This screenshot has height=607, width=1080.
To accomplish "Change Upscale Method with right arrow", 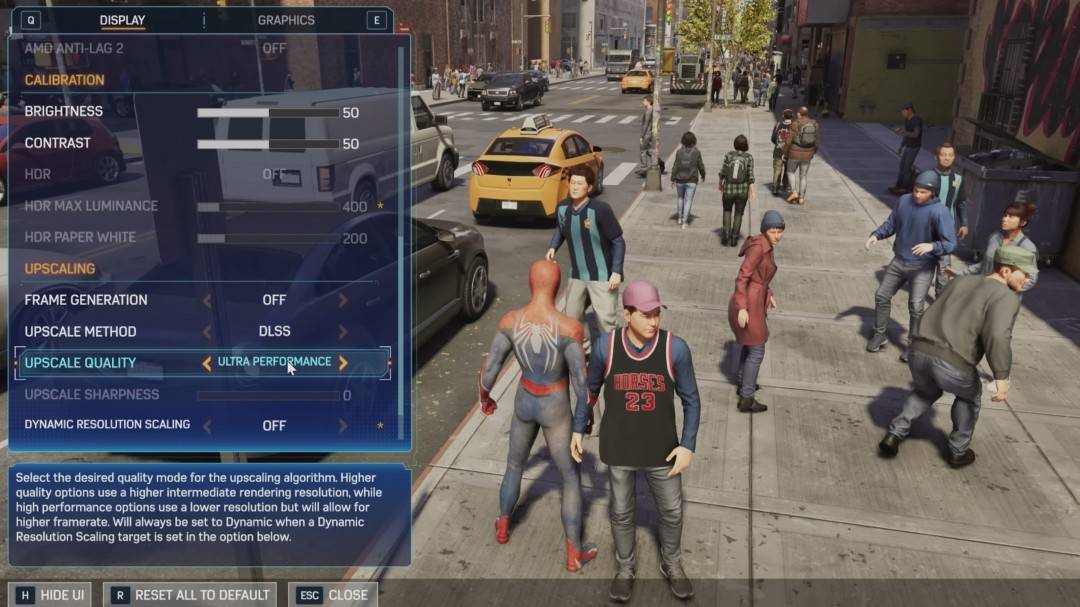I will (343, 332).
